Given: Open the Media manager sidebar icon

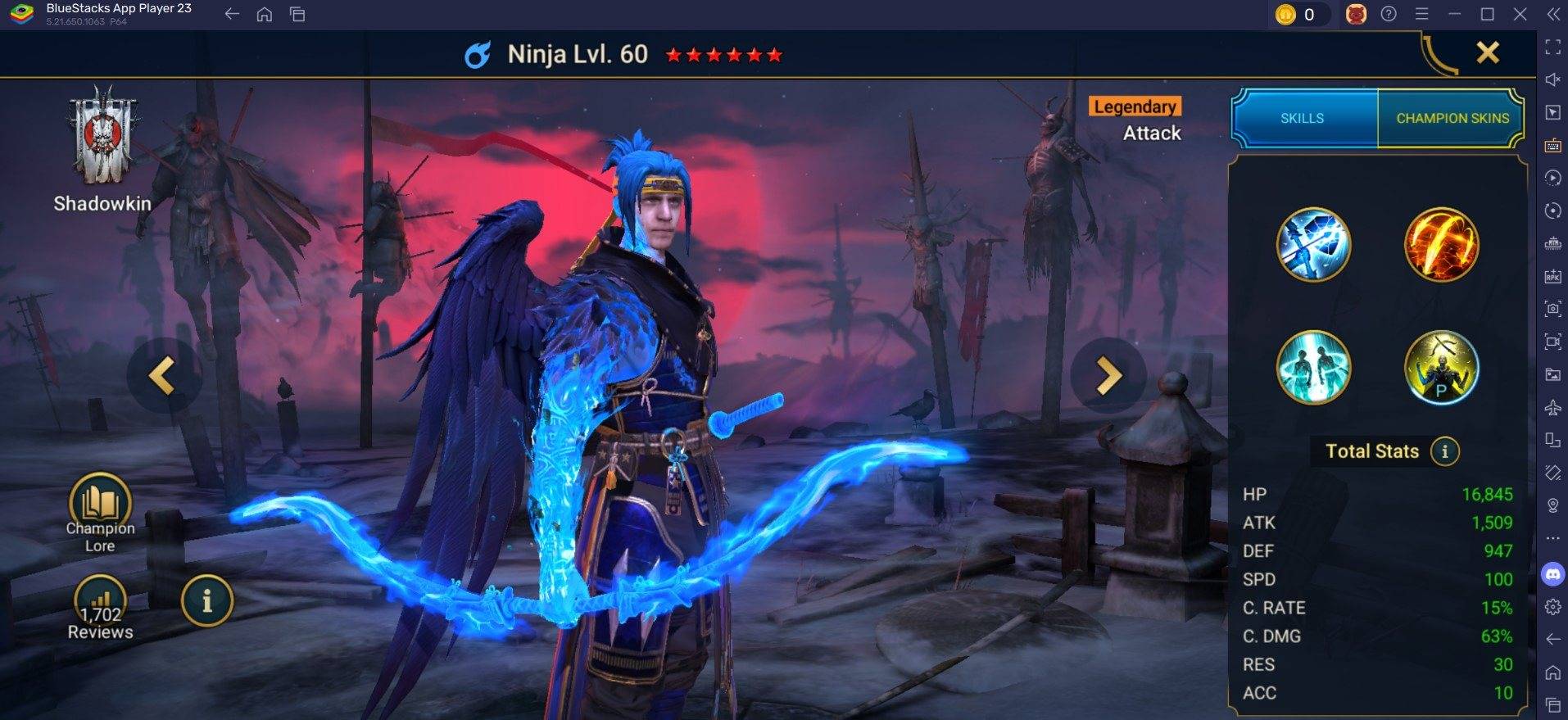Looking at the screenshot, I should click(1553, 374).
